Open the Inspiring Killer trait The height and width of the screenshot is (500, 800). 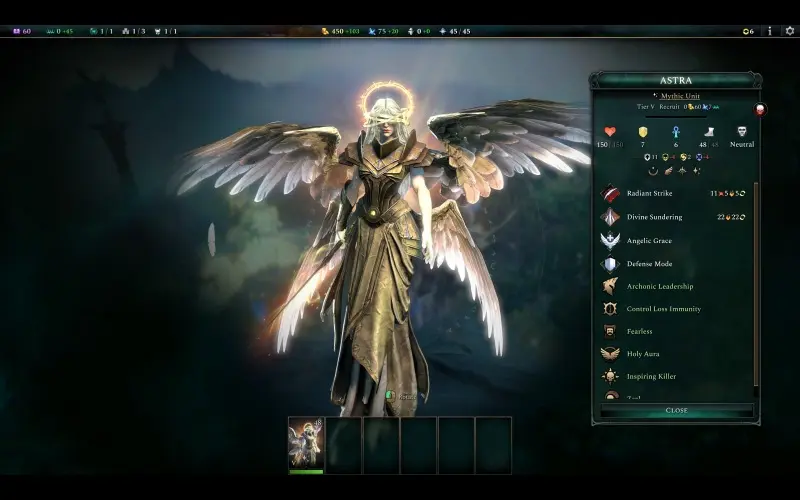click(x=651, y=377)
